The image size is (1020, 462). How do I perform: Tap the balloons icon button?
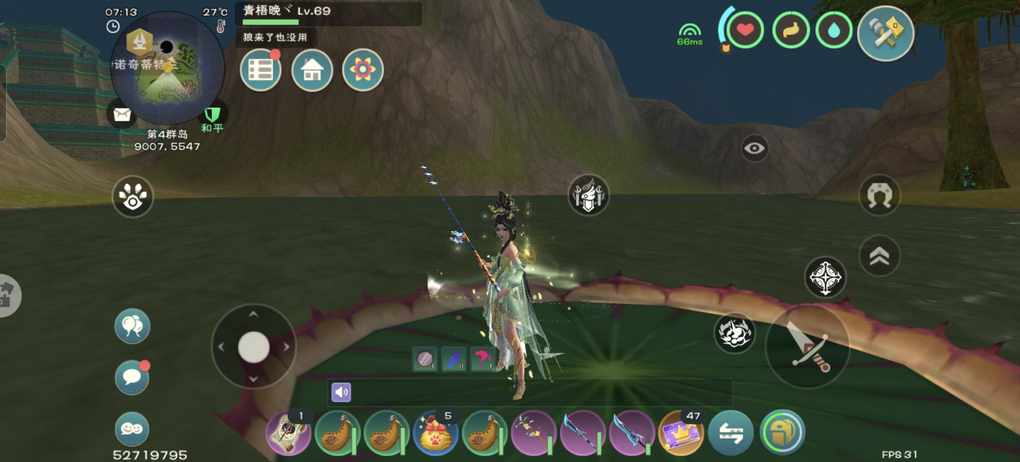[x=132, y=325]
